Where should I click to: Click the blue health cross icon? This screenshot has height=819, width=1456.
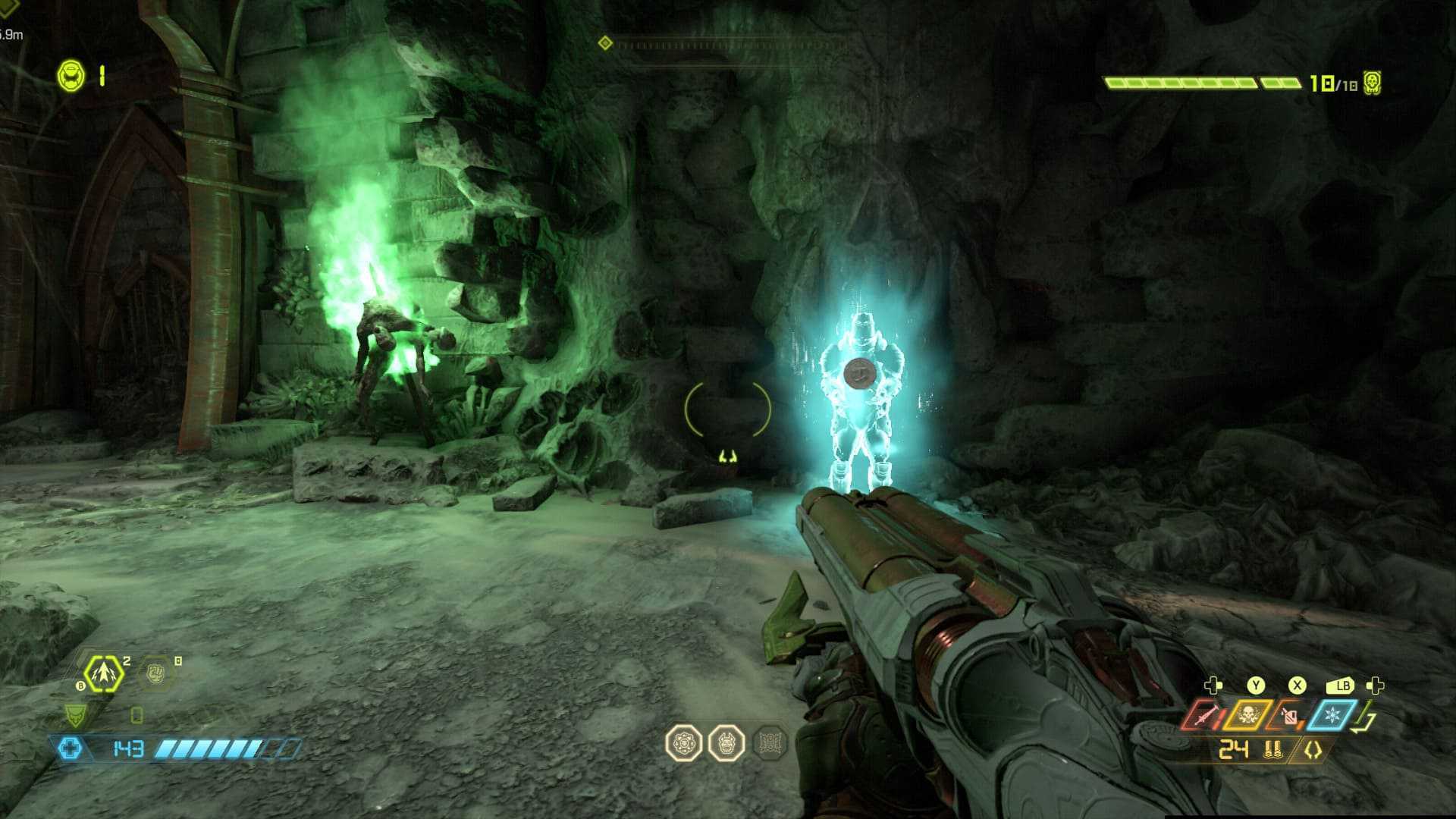[70, 749]
